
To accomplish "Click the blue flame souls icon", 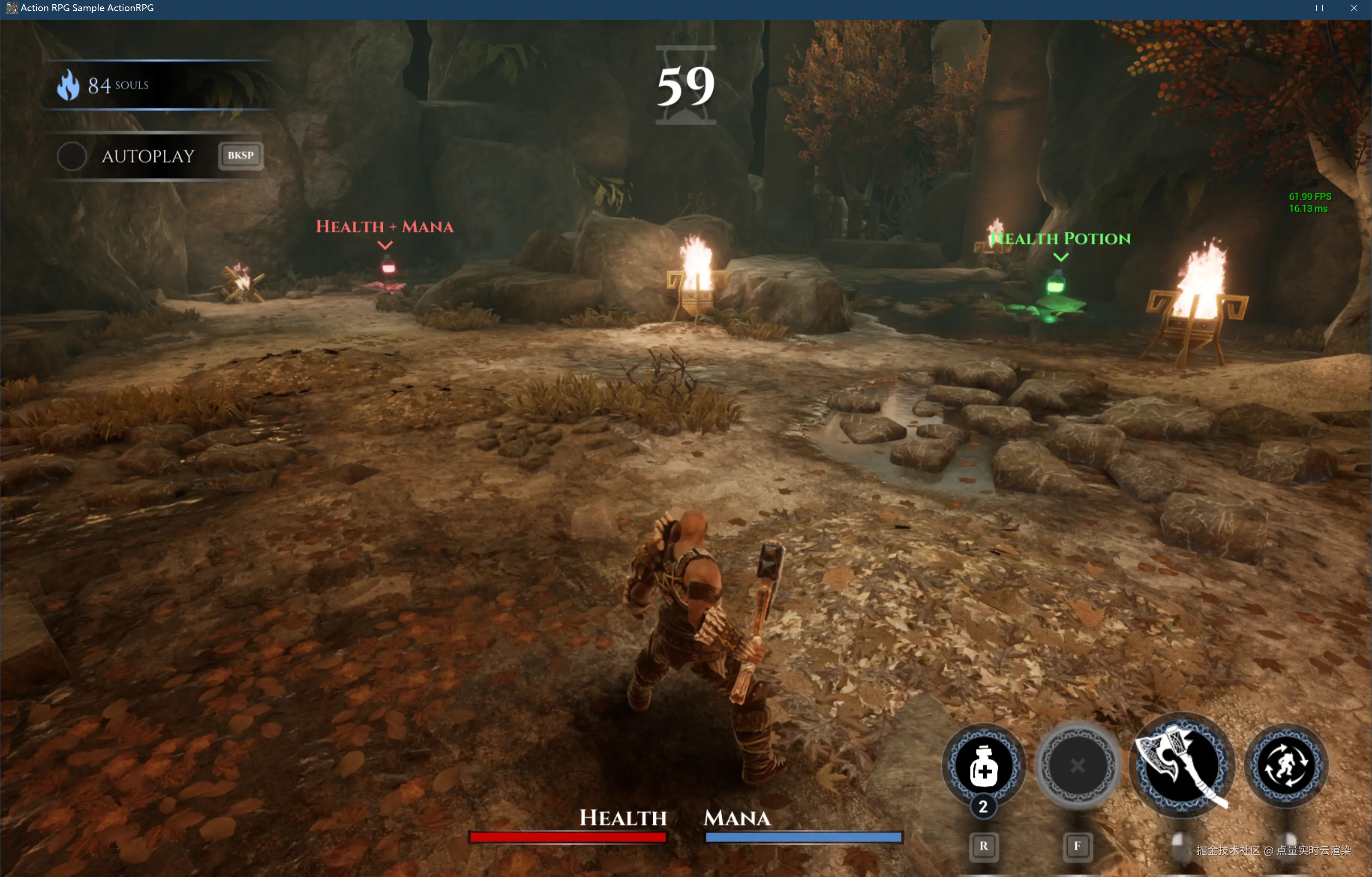I will click(69, 84).
